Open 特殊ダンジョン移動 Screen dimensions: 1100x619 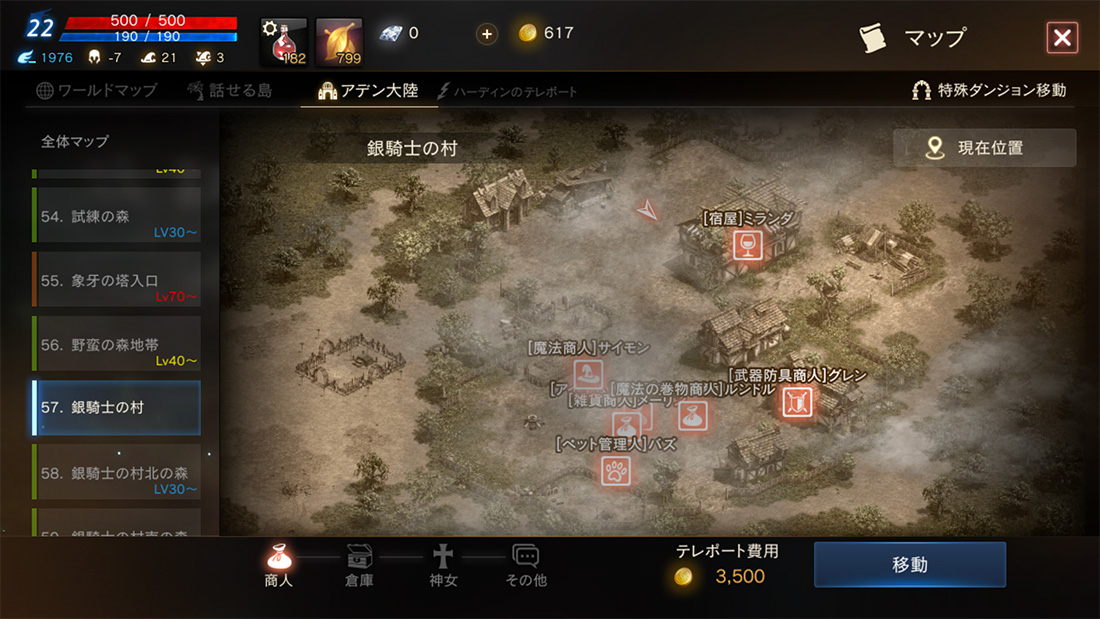(x=989, y=90)
